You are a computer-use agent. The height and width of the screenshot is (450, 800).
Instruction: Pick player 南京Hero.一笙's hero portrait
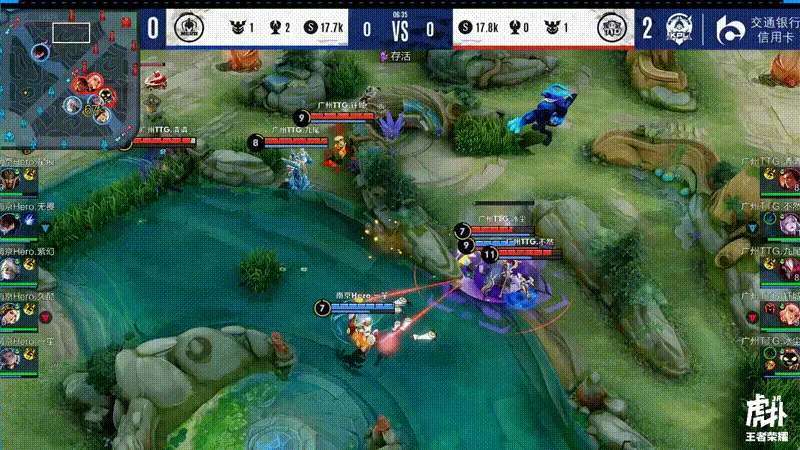tap(10, 359)
